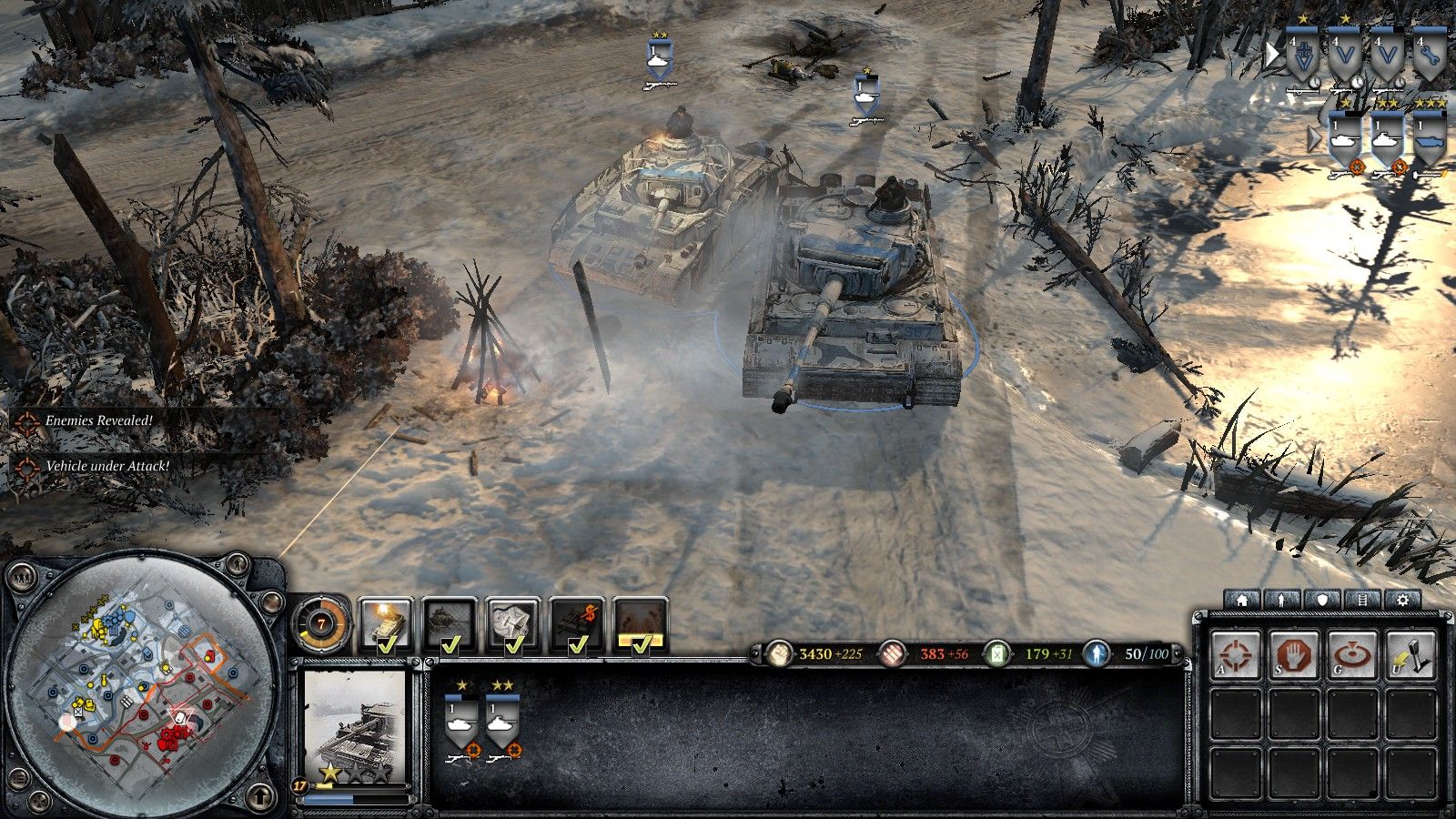Select the three-star blue vehicle shield
The image size is (1456, 819).
point(1431,136)
